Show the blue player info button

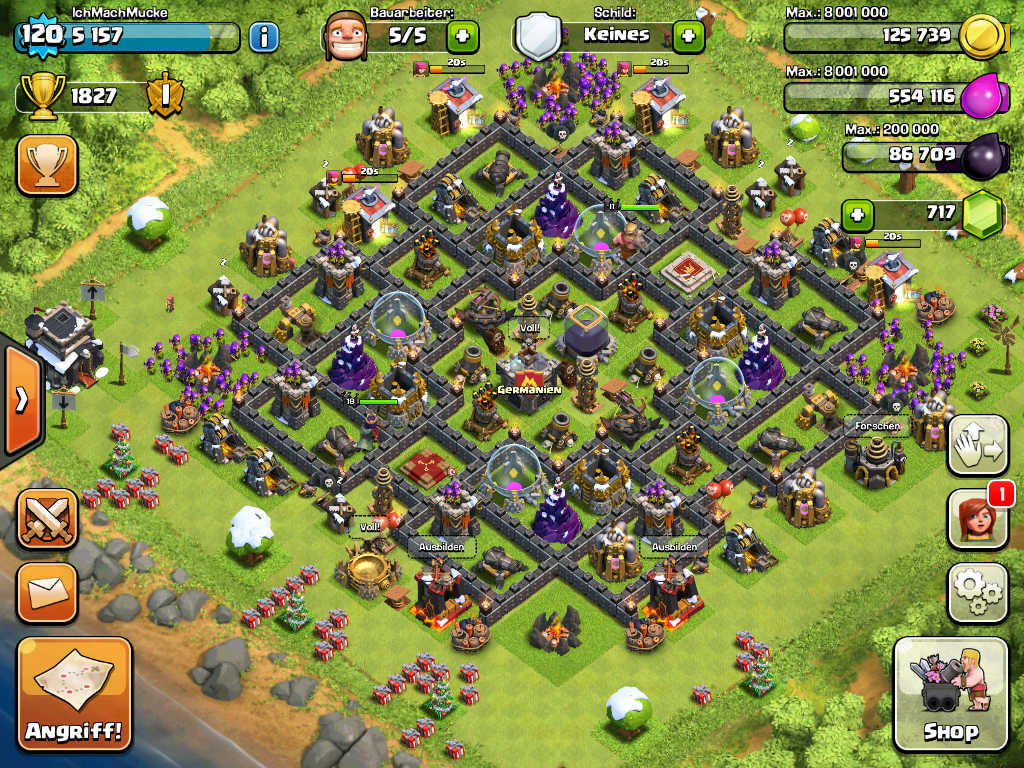(x=263, y=38)
